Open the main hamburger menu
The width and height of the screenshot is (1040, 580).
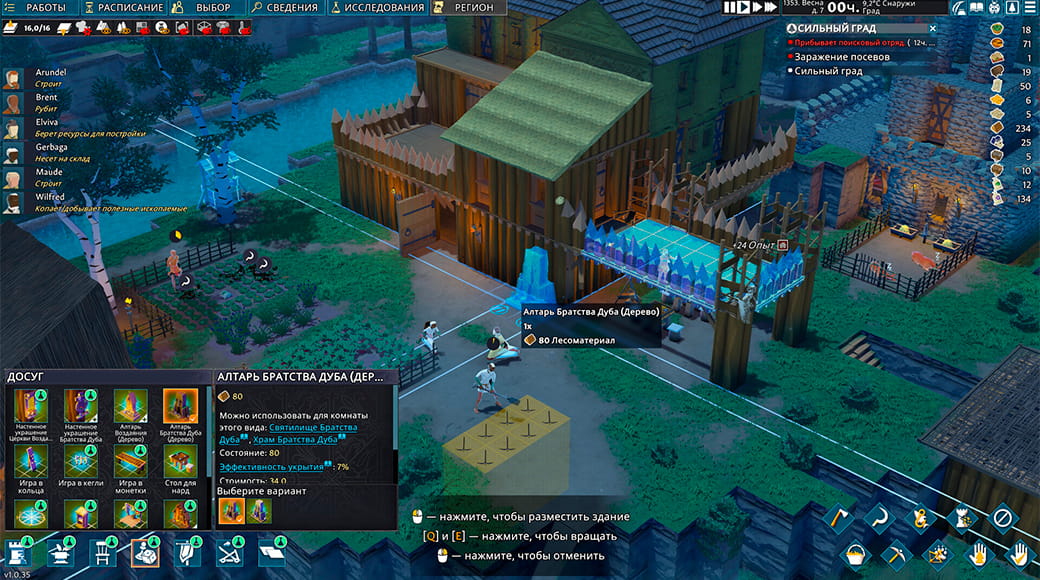point(1029,8)
